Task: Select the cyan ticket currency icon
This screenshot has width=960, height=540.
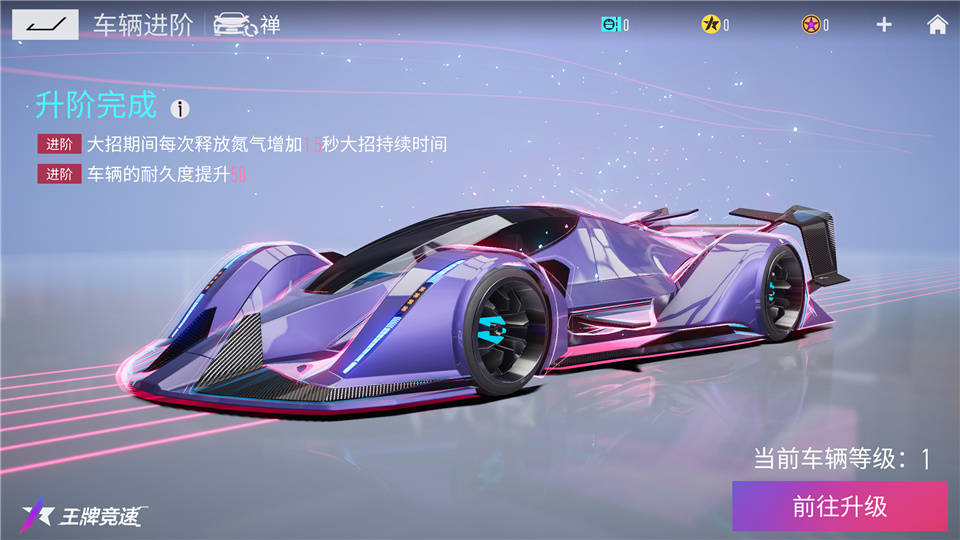Action: [610, 25]
